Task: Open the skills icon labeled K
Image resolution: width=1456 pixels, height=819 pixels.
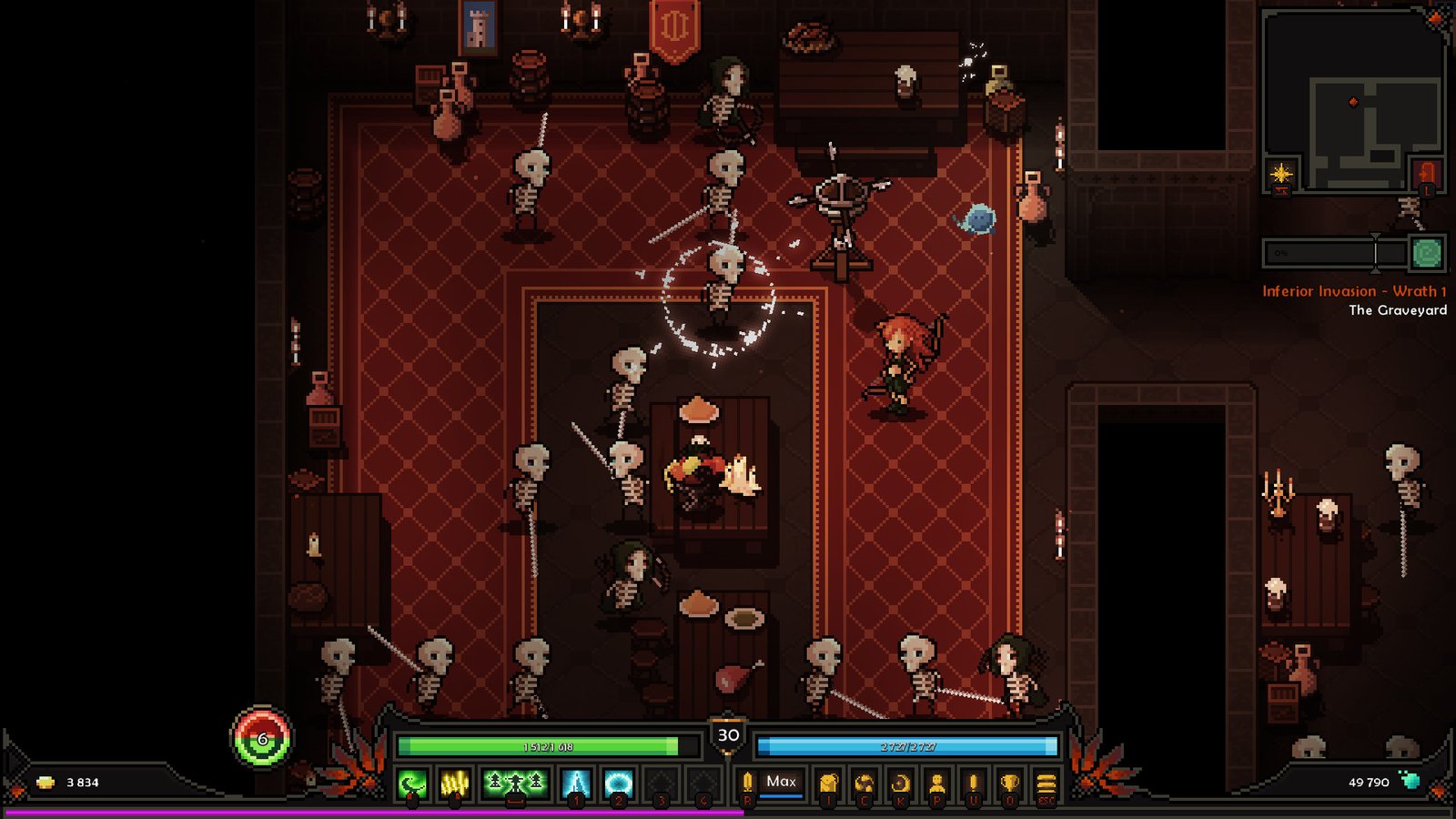Action: [x=901, y=782]
